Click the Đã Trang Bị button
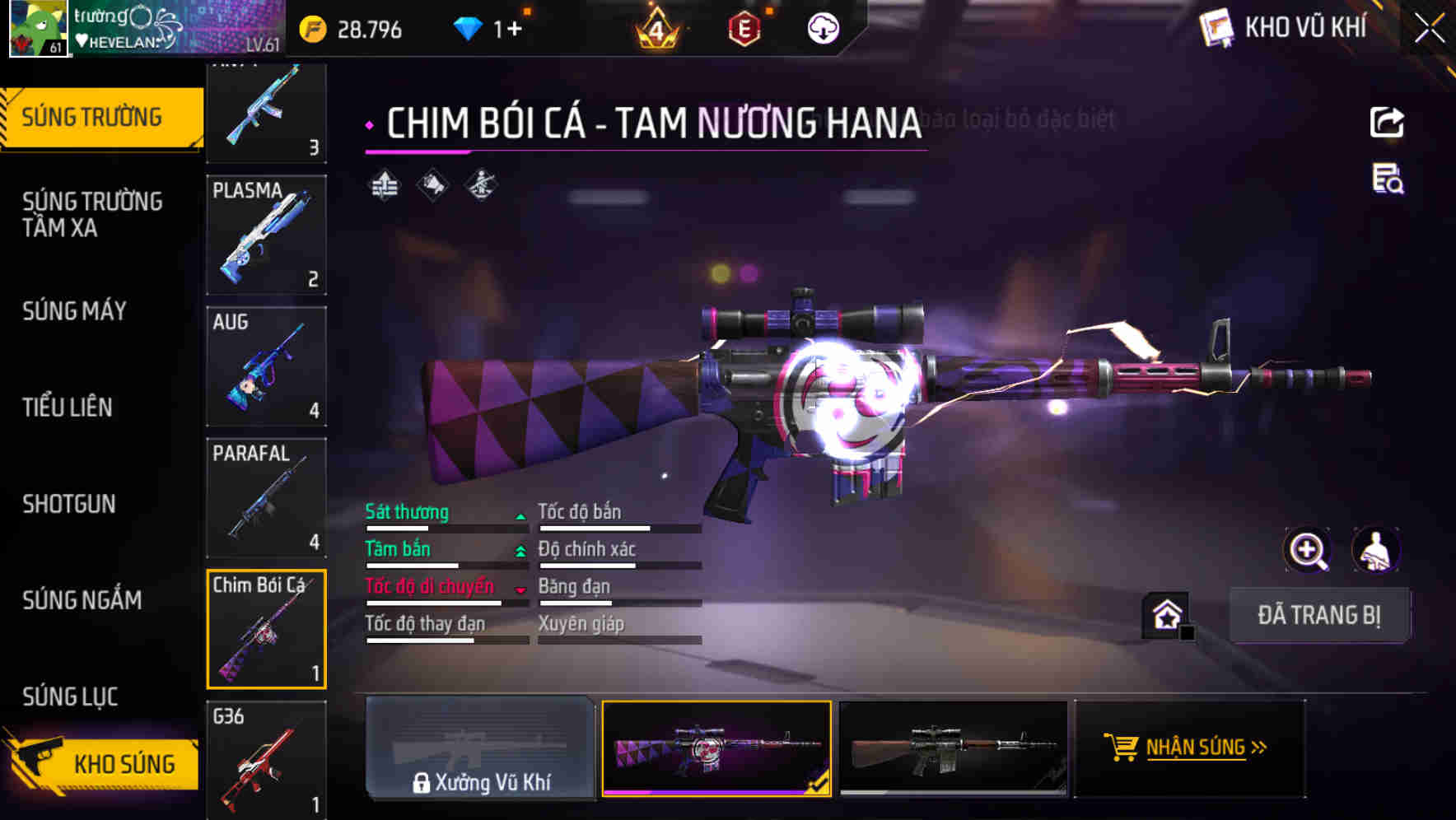Screen dimensions: 1456x820 (x=1318, y=615)
